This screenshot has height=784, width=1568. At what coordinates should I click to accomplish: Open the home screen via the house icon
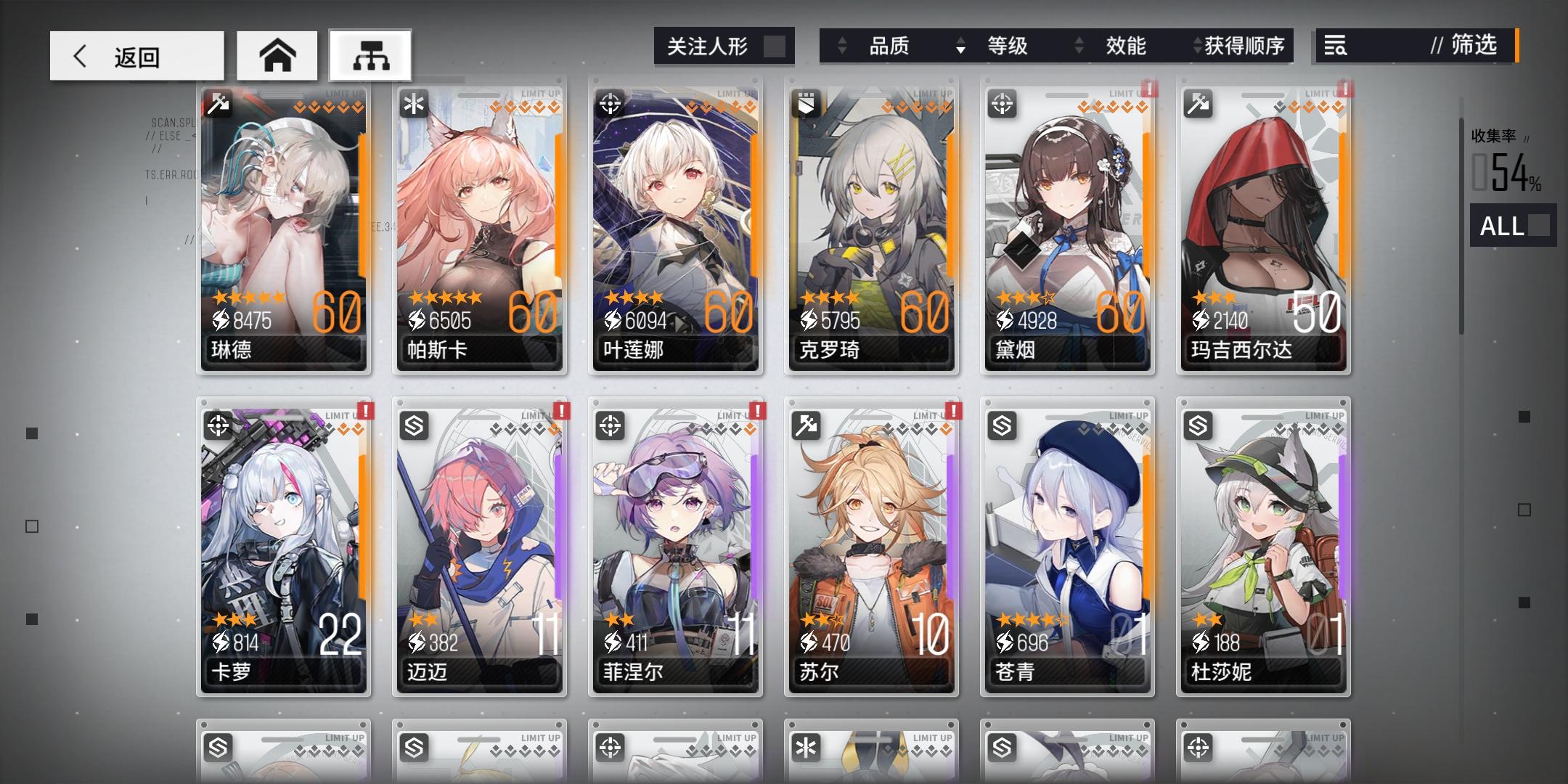click(278, 54)
